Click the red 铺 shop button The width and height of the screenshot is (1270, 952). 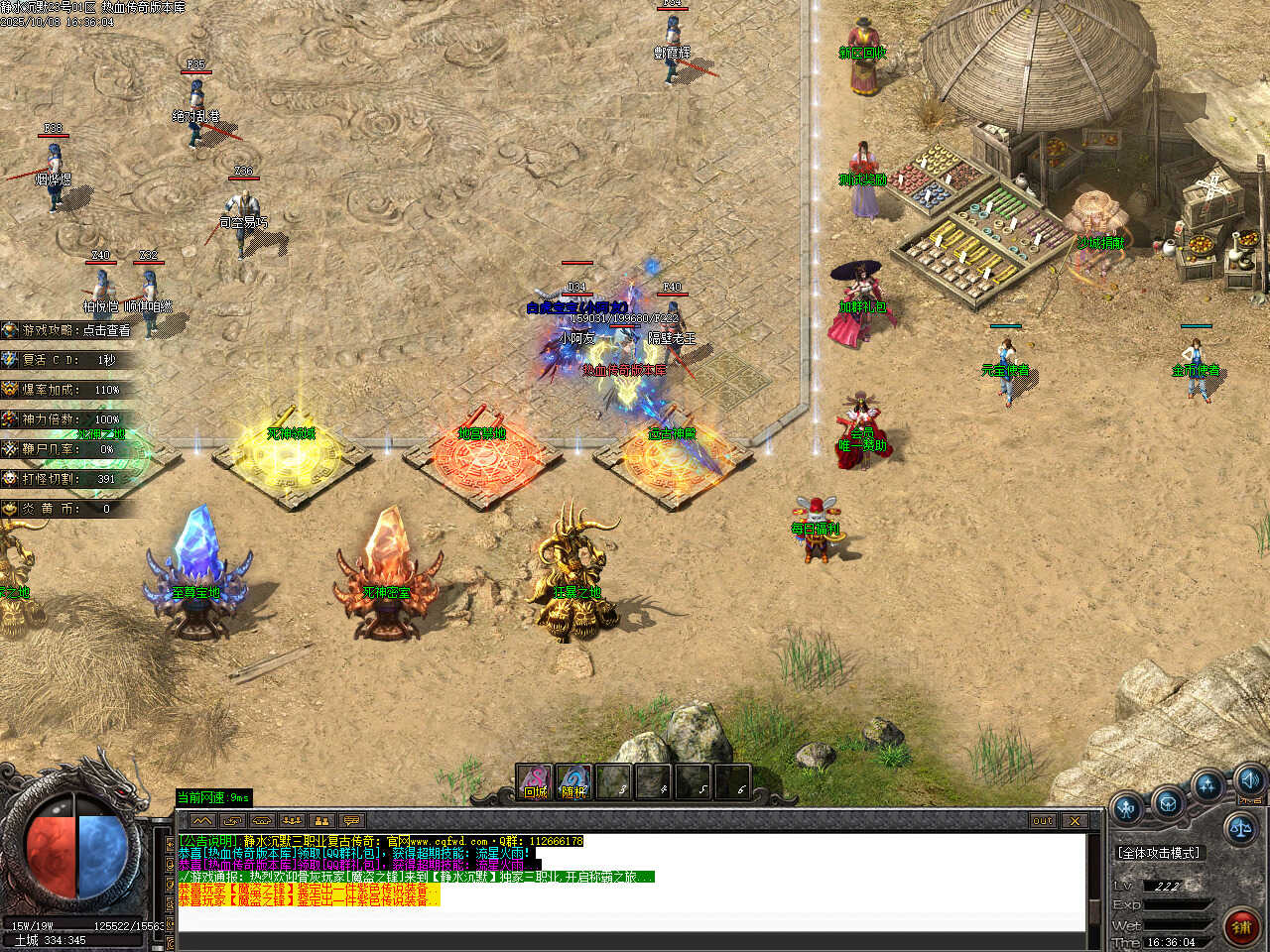click(1241, 927)
